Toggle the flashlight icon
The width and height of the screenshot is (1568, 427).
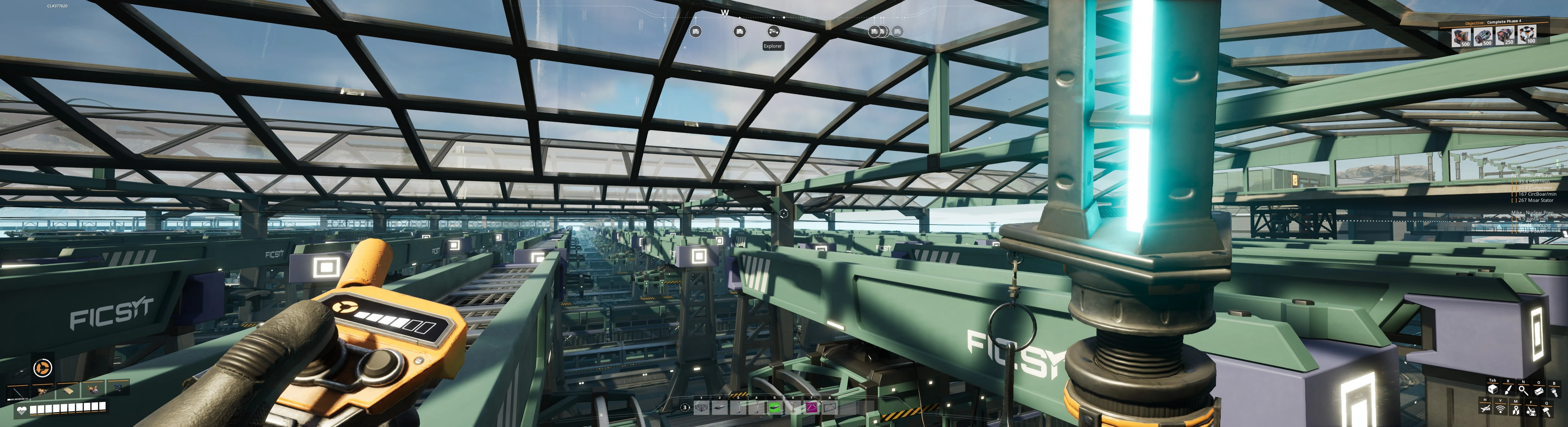[1554, 392]
